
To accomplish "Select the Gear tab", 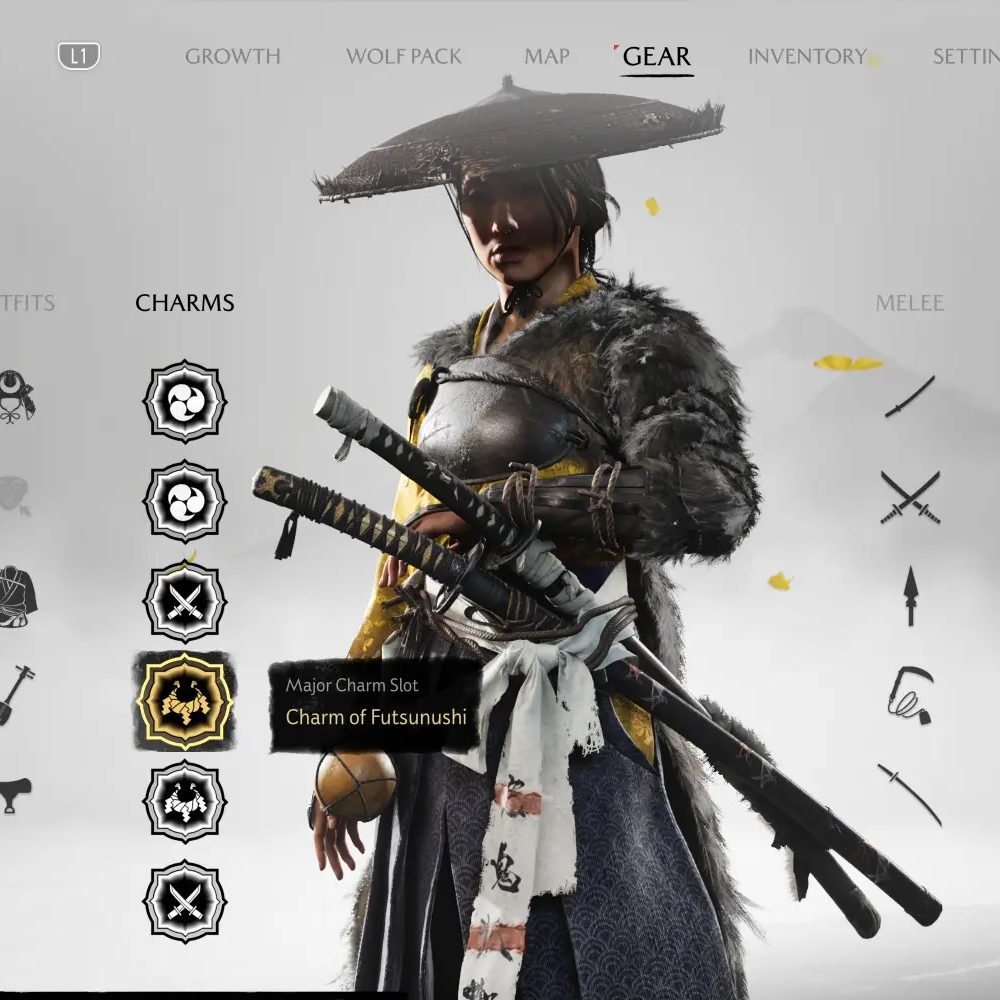I will (656, 56).
